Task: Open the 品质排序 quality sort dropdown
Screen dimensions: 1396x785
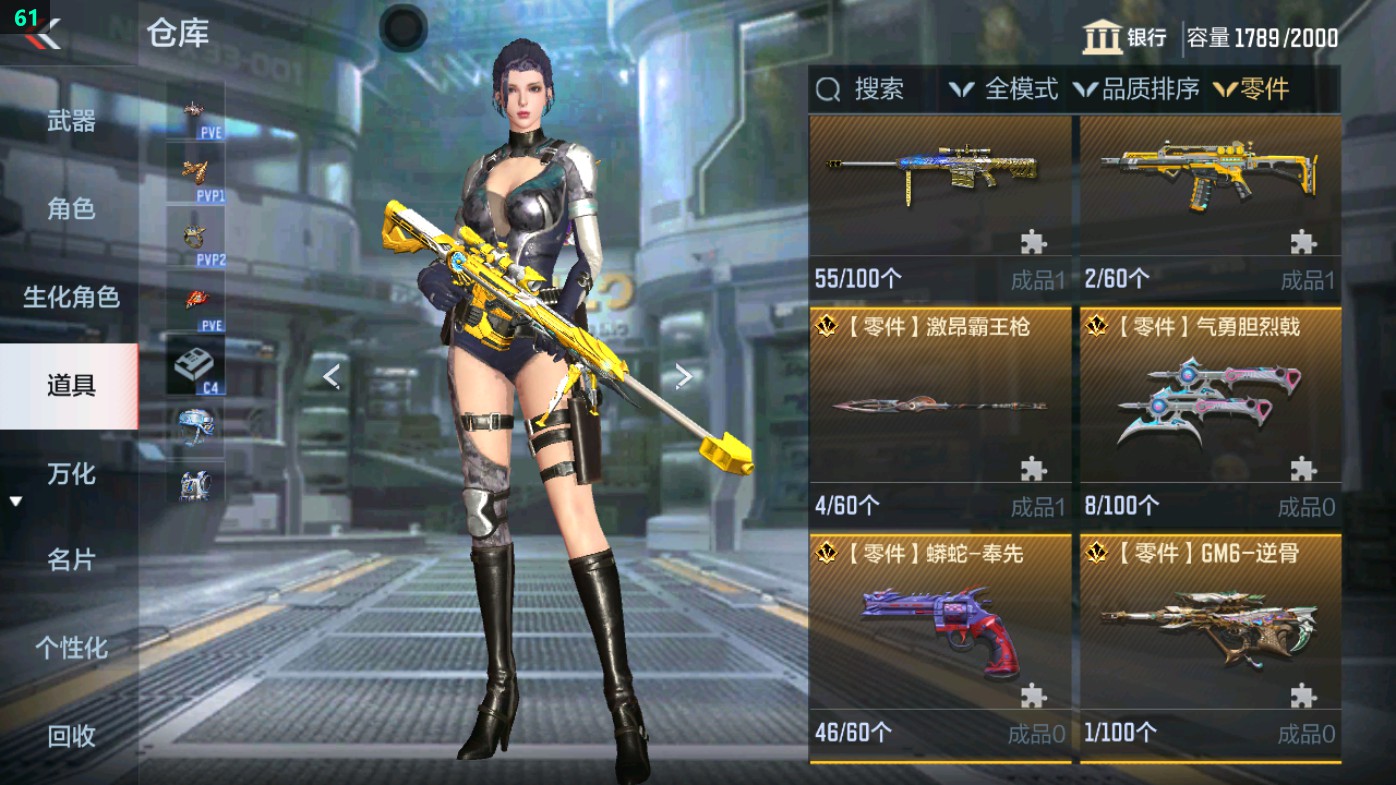Action: click(1124, 90)
